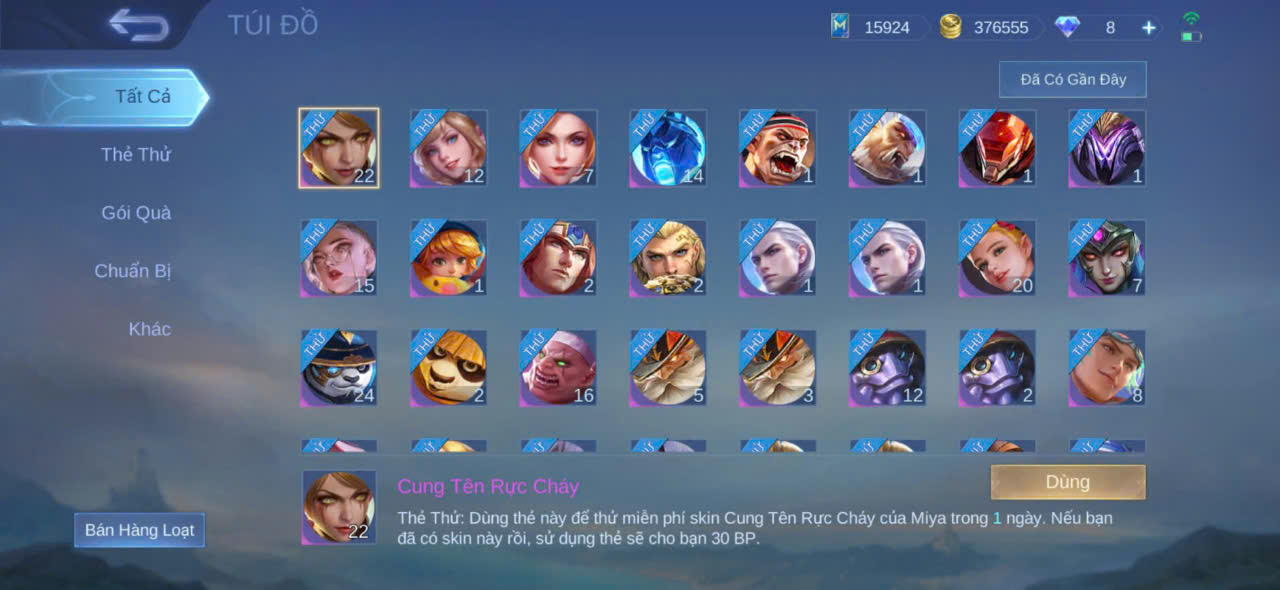Viewport: 1280px width, 590px height.
Task: Select the trial card with quantity 20
Action: point(998,258)
